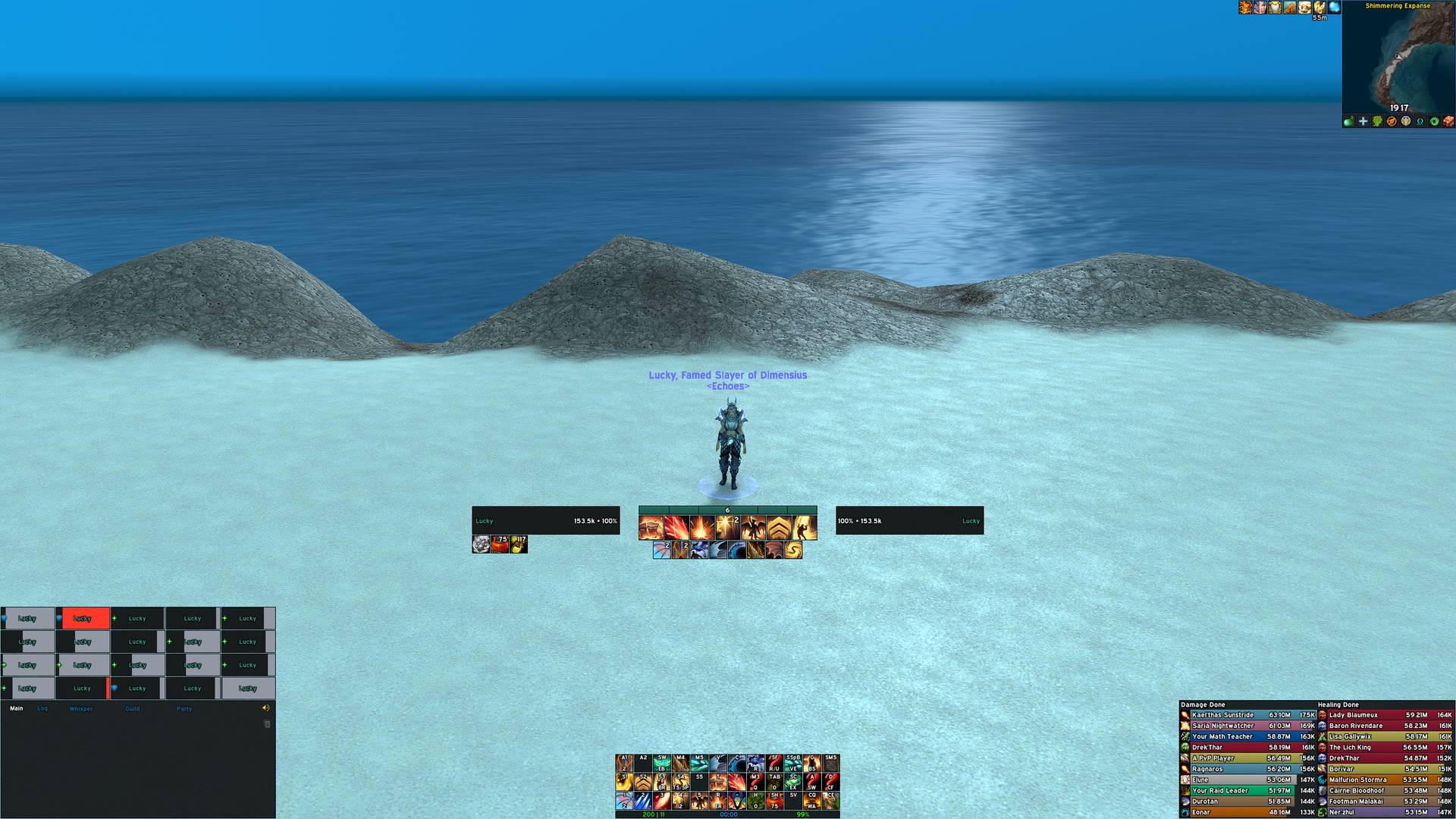Click the green clover minimap button
Image resolution: width=1456 pixels, height=819 pixels.
(1377, 121)
